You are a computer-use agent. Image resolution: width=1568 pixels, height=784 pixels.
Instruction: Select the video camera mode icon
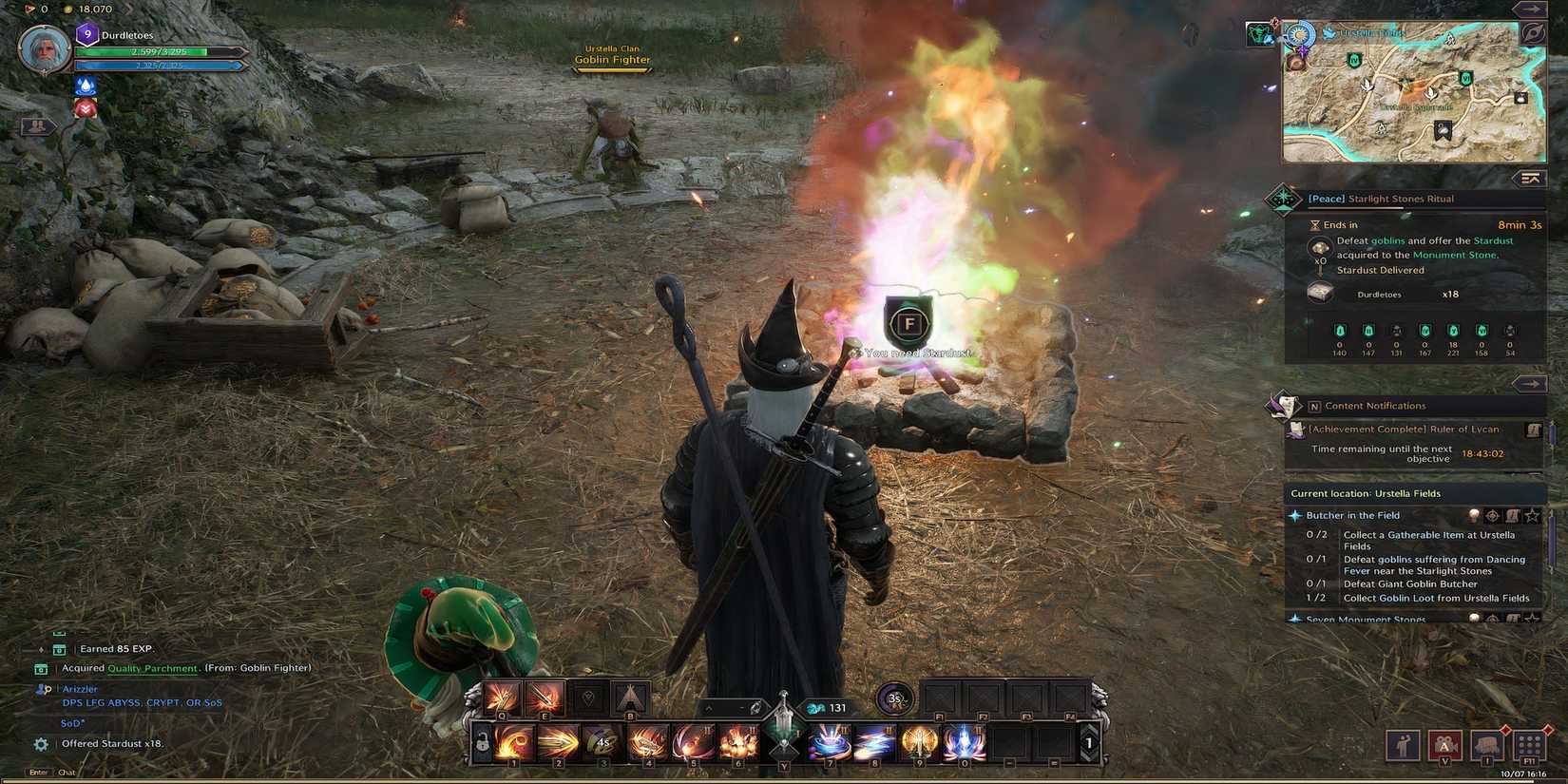tap(1445, 746)
